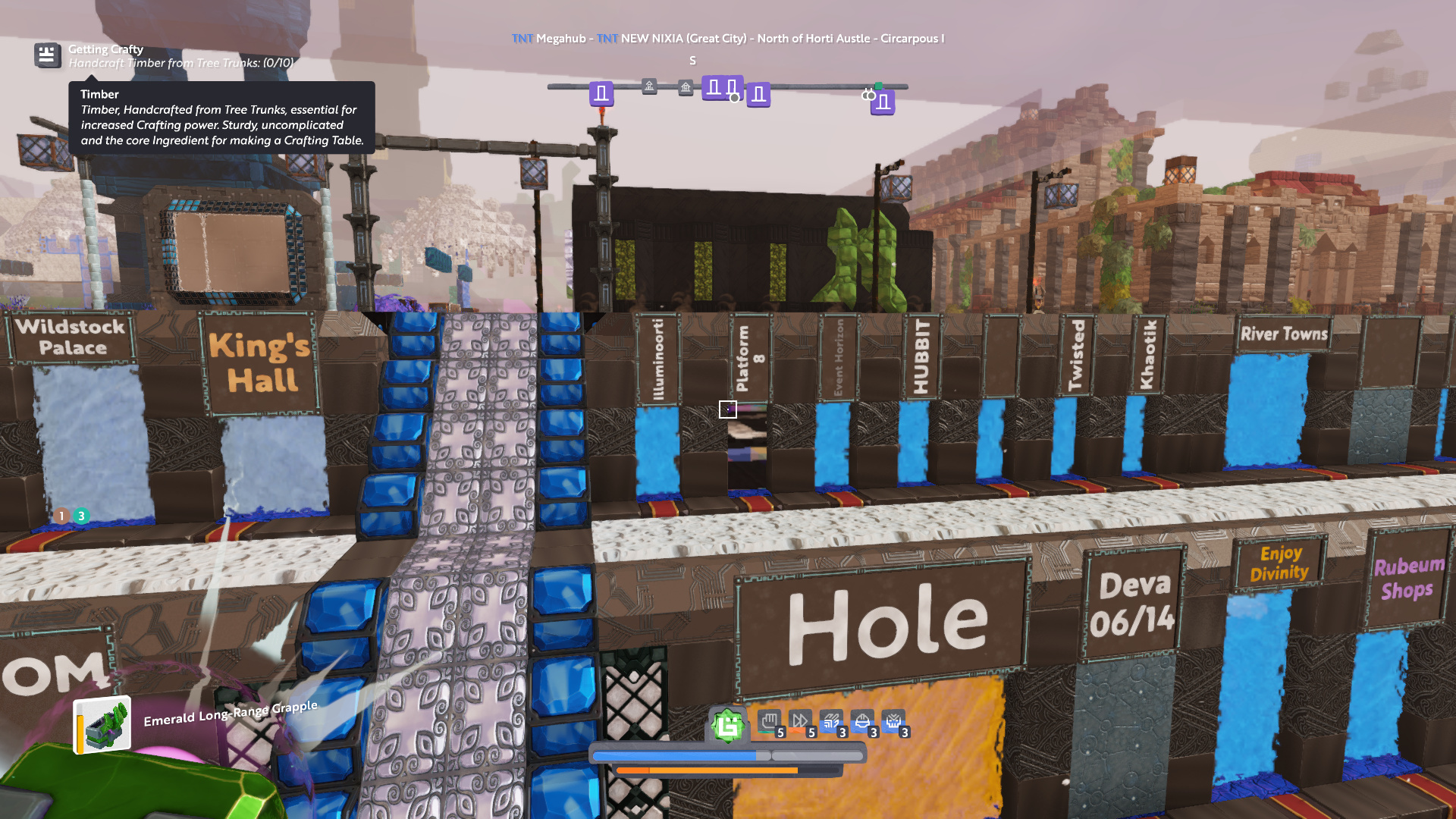Click the left grey building compass marker

(649, 86)
